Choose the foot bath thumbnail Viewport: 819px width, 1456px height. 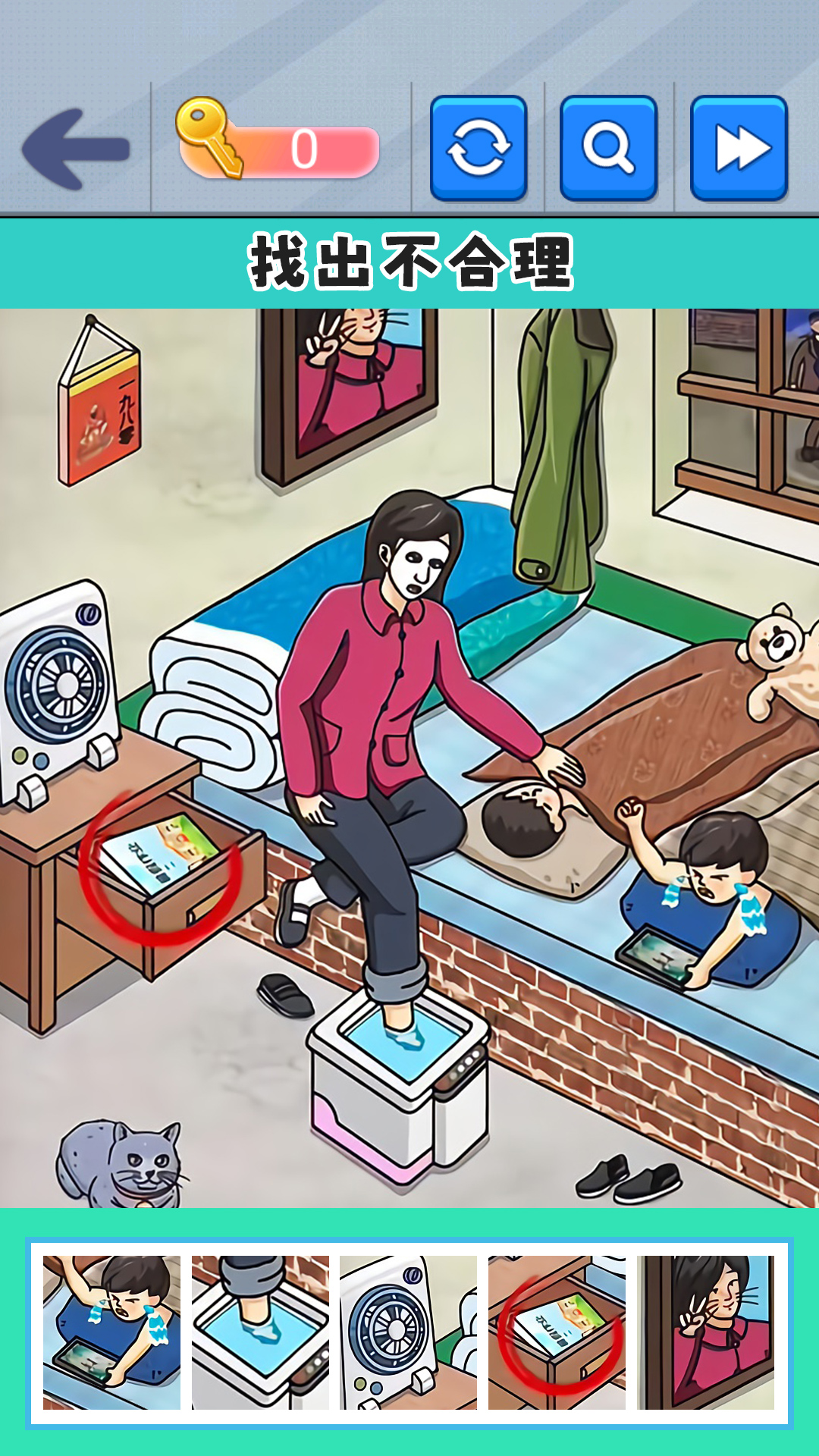(x=260, y=1332)
